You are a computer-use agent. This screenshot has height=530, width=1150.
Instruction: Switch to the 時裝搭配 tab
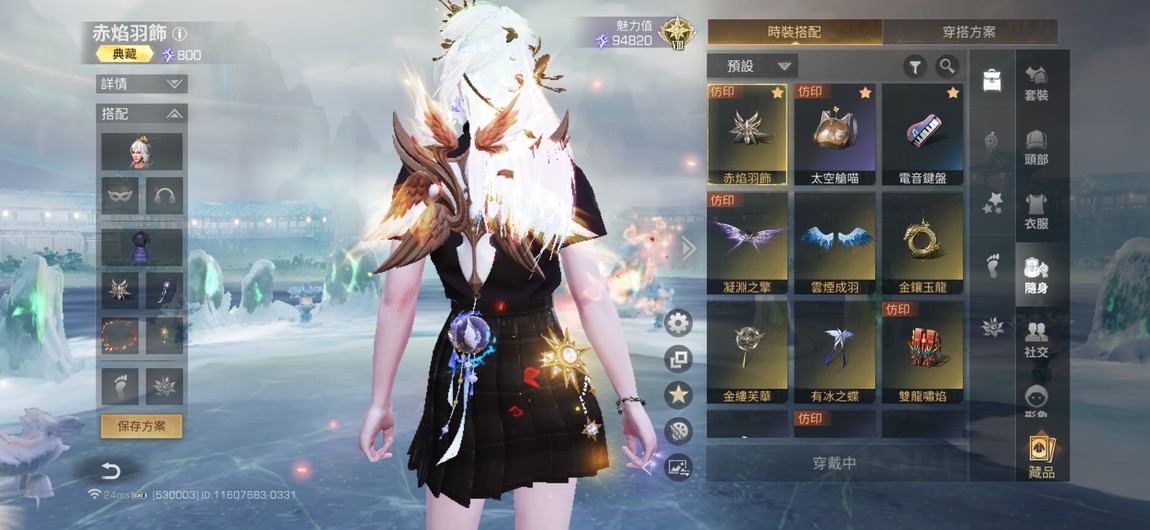tap(794, 32)
